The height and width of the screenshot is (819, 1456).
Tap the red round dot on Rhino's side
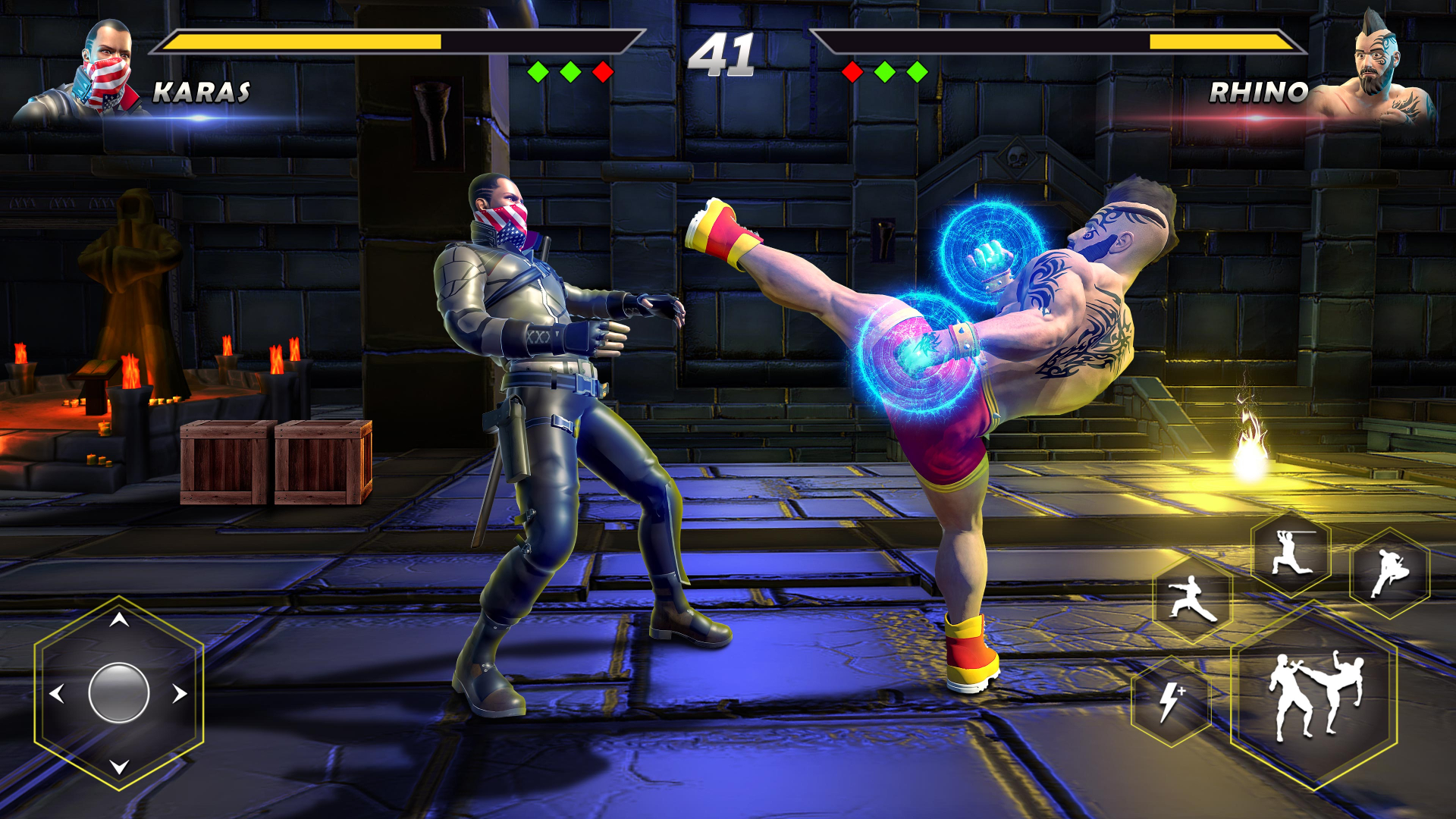(853, 71)
